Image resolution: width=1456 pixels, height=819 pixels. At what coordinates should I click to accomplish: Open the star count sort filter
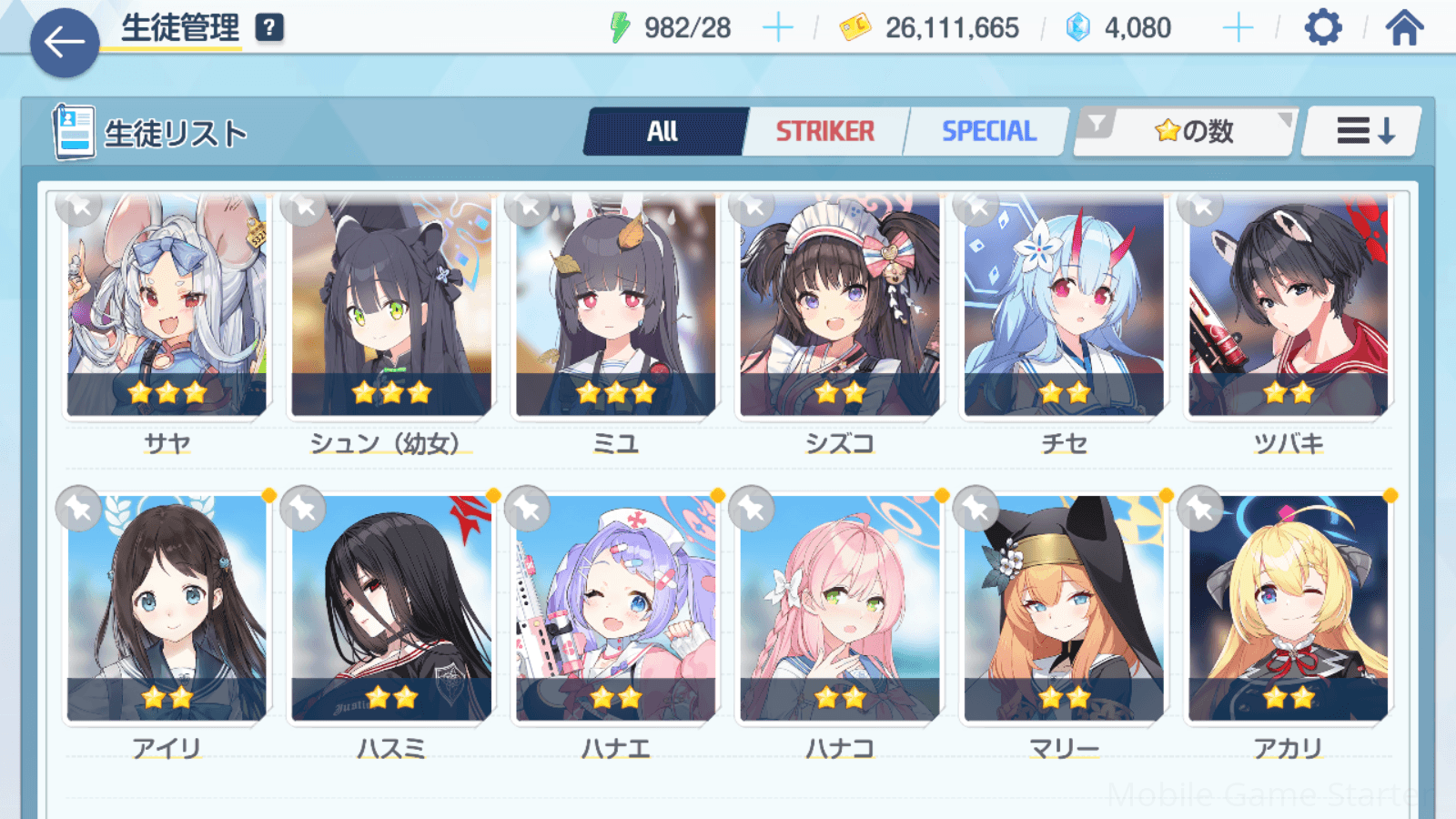click(x=1188, y=132)
